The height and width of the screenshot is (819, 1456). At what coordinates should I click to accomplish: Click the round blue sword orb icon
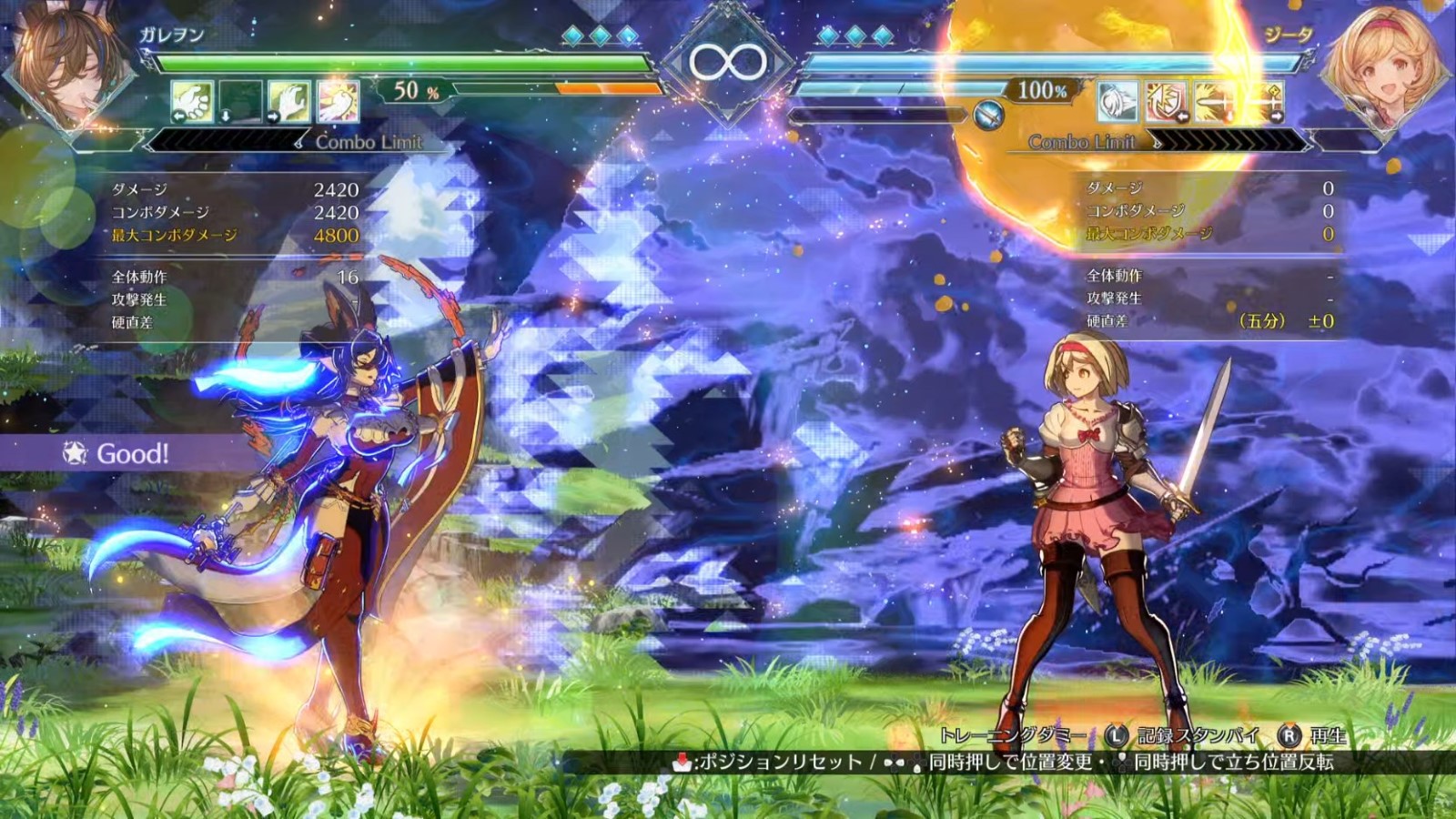(x=988, y=116)
